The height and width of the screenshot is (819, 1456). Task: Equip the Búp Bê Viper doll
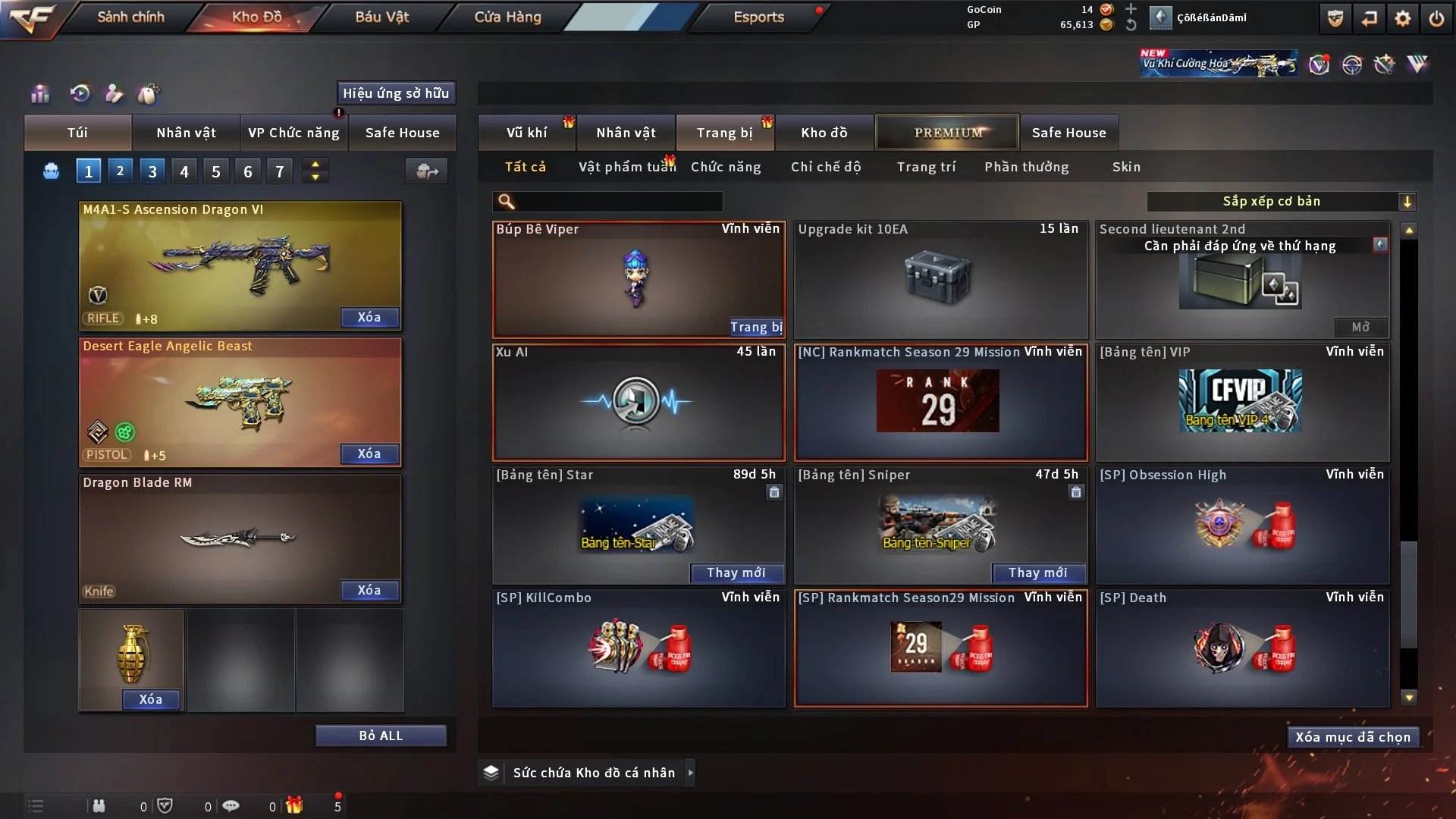coord(756,327)
